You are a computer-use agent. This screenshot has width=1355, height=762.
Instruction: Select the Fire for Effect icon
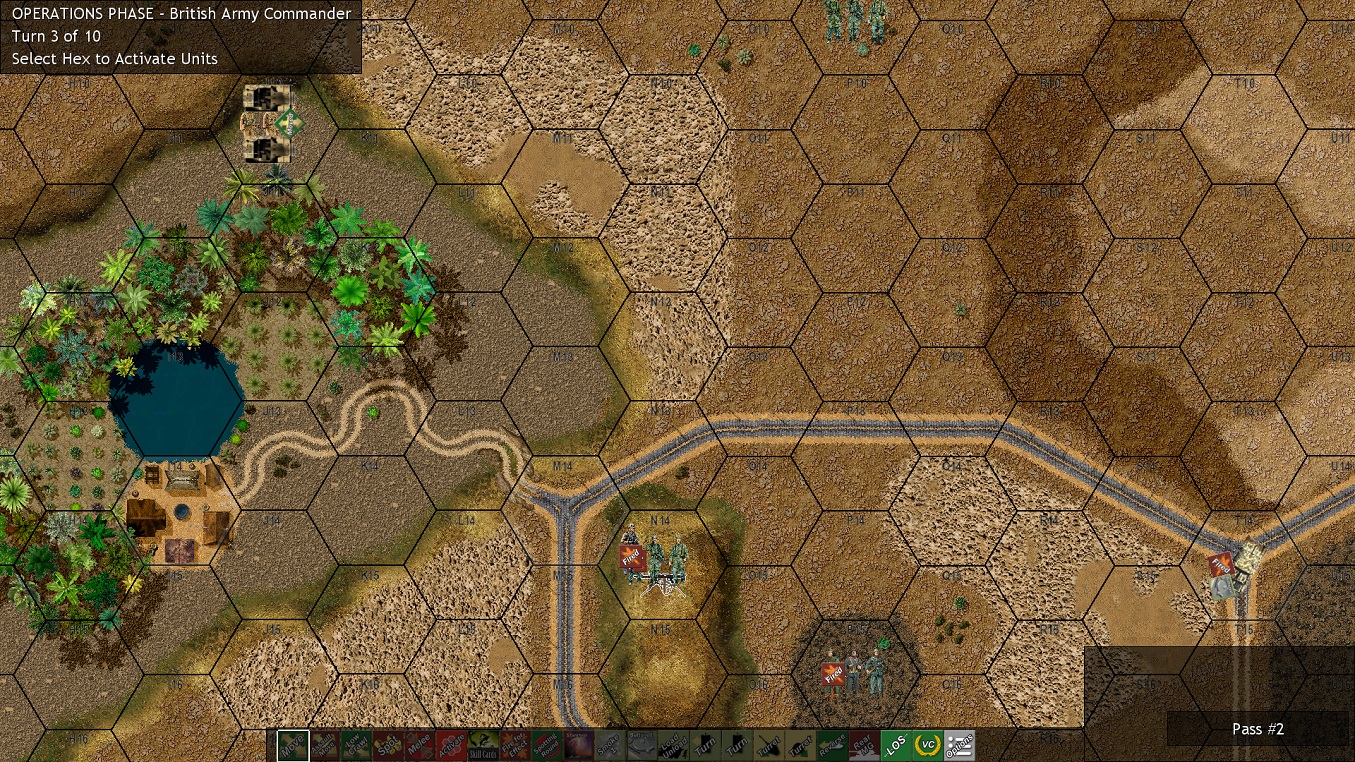[513, 744]
